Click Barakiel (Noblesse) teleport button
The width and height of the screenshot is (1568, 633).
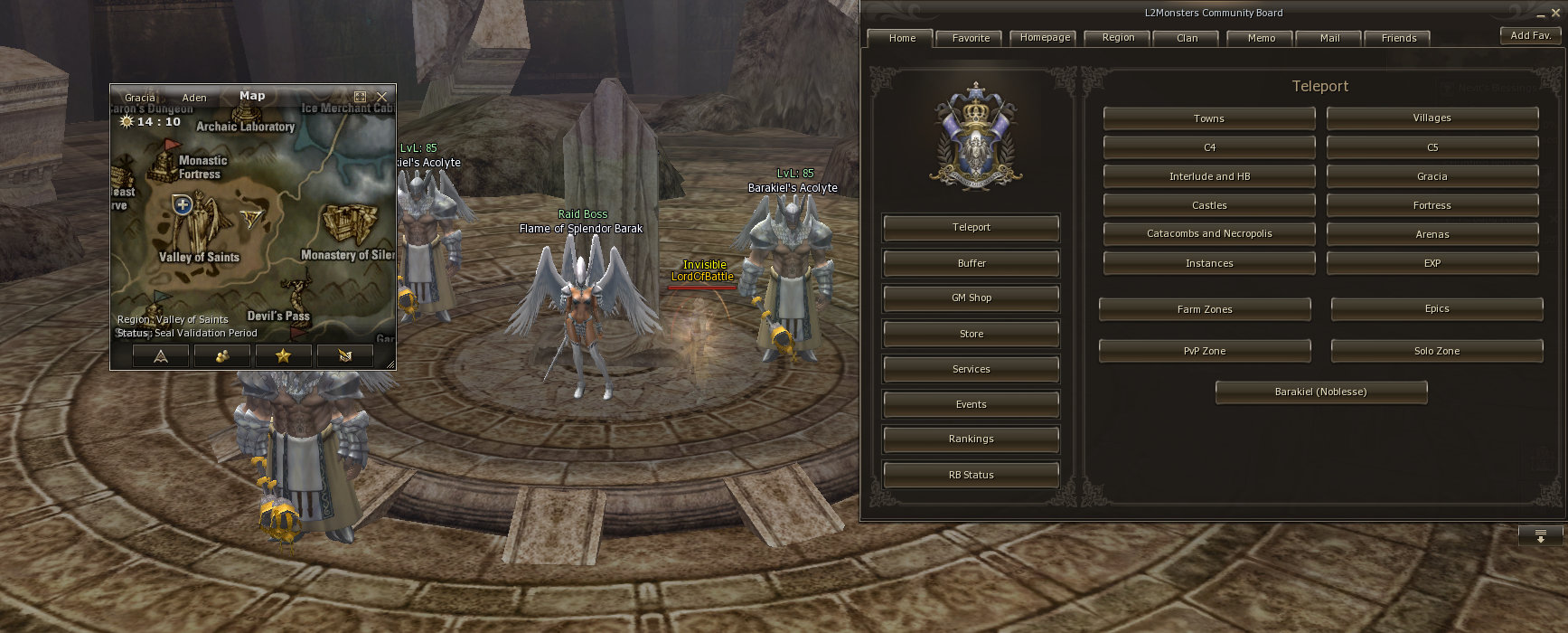pyautogui.click(x=1320, y=392)
